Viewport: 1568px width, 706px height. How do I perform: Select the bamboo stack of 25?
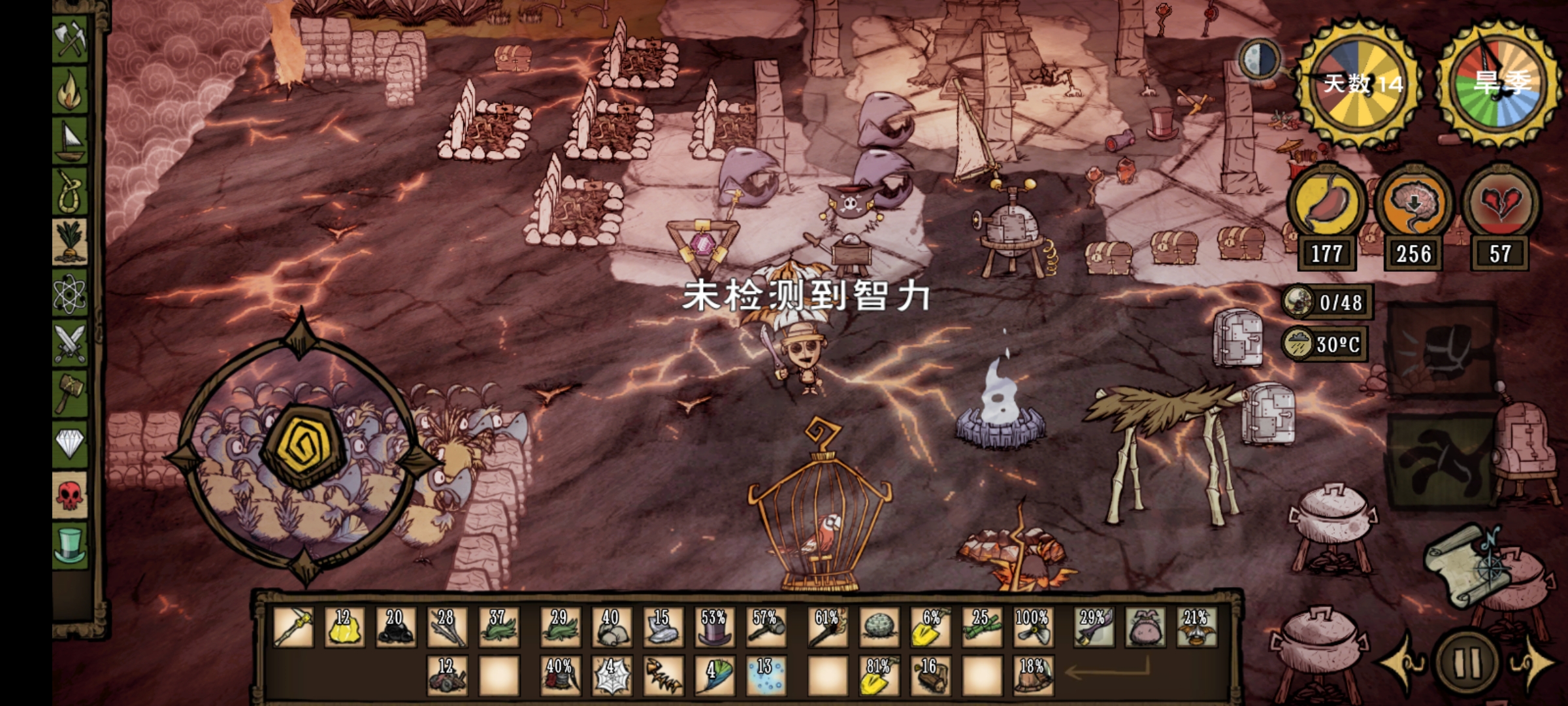click(x=982, y=628)
